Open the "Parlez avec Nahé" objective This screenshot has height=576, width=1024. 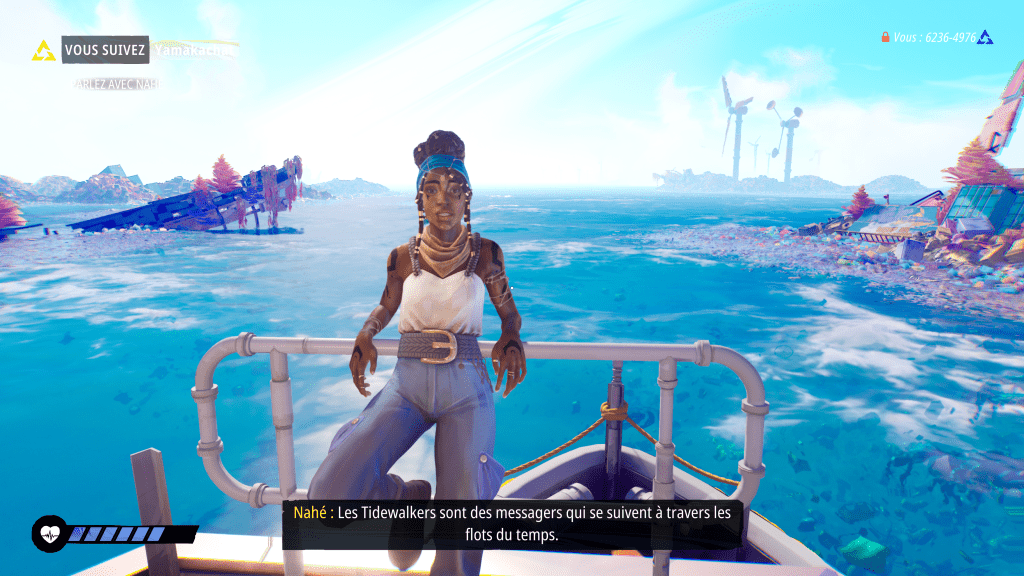(x=116, y=84)
